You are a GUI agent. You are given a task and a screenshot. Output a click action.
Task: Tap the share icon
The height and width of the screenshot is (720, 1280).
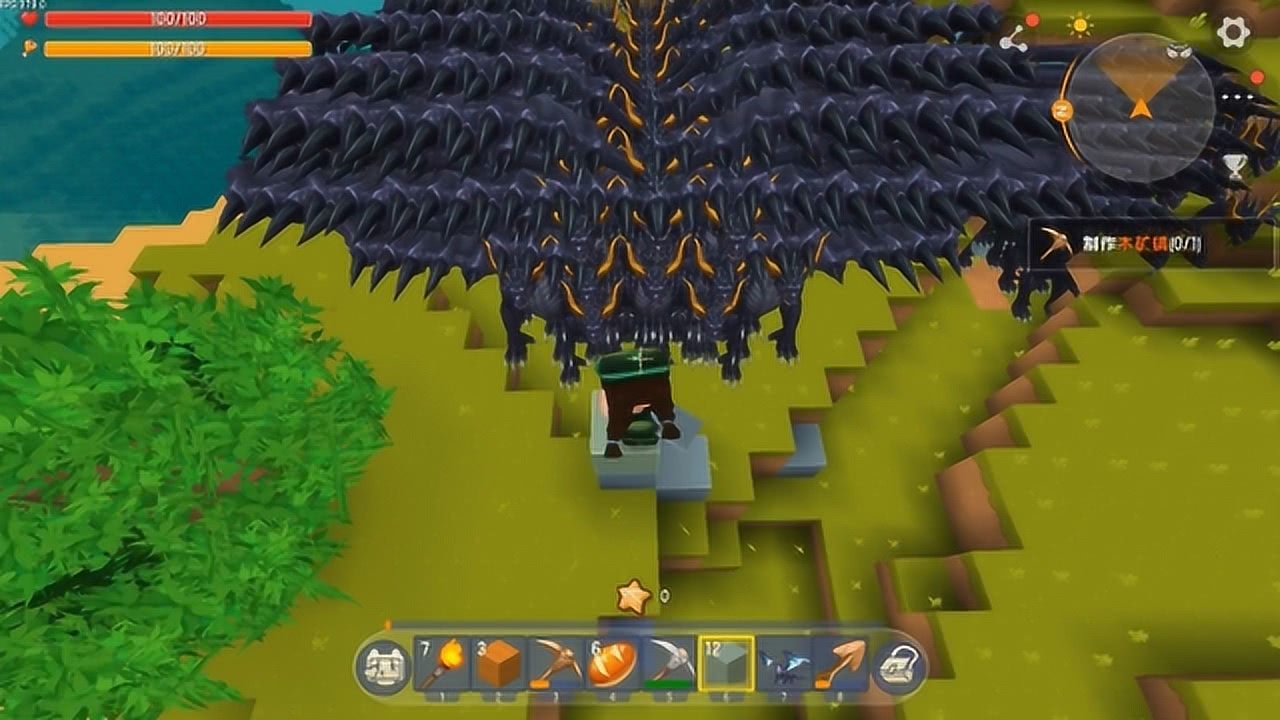click(1013, 39)
